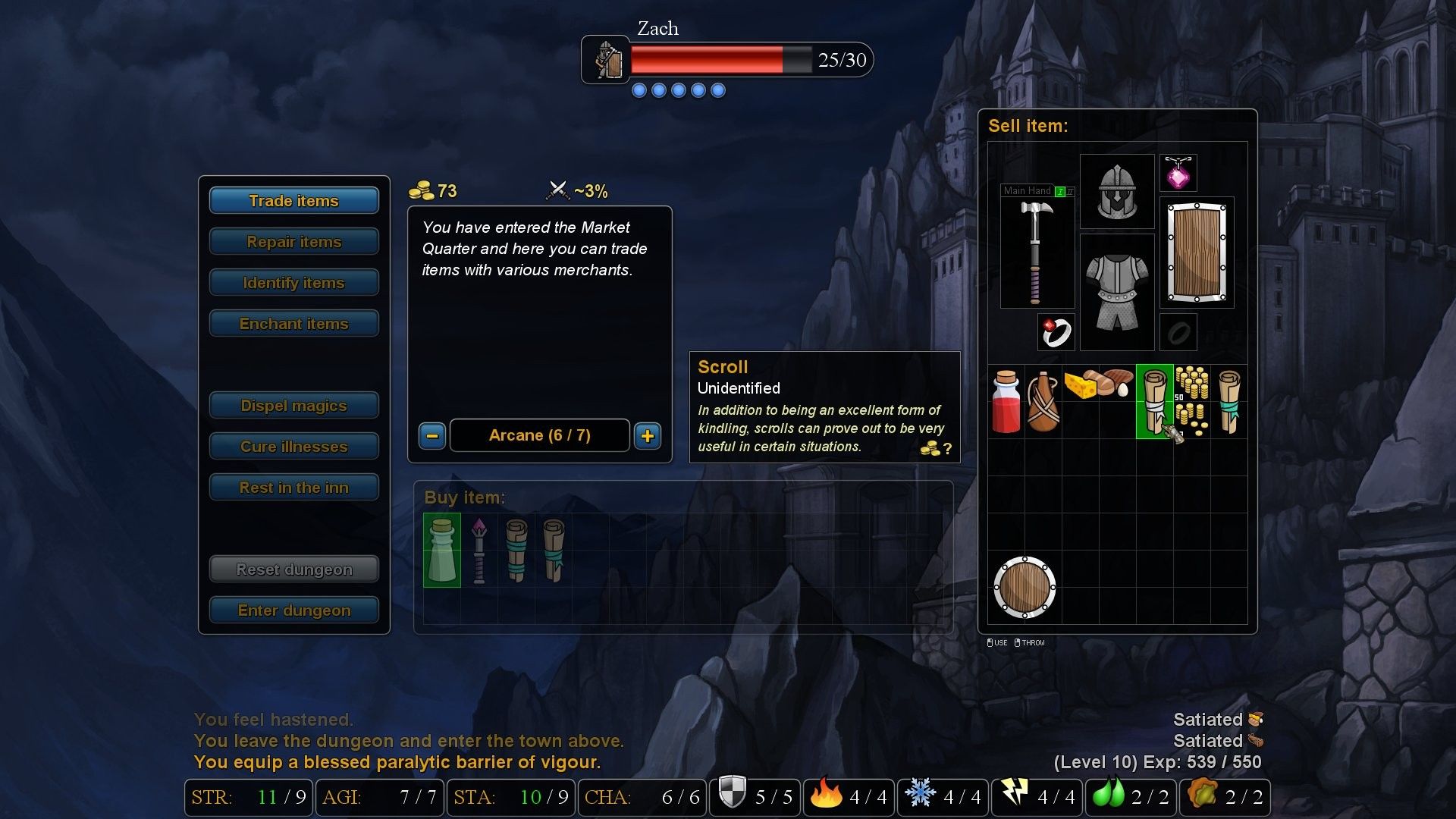Select the gold coins stack
The height and width of the screenshot is (819, 1456).
[x=1192, y=402]
